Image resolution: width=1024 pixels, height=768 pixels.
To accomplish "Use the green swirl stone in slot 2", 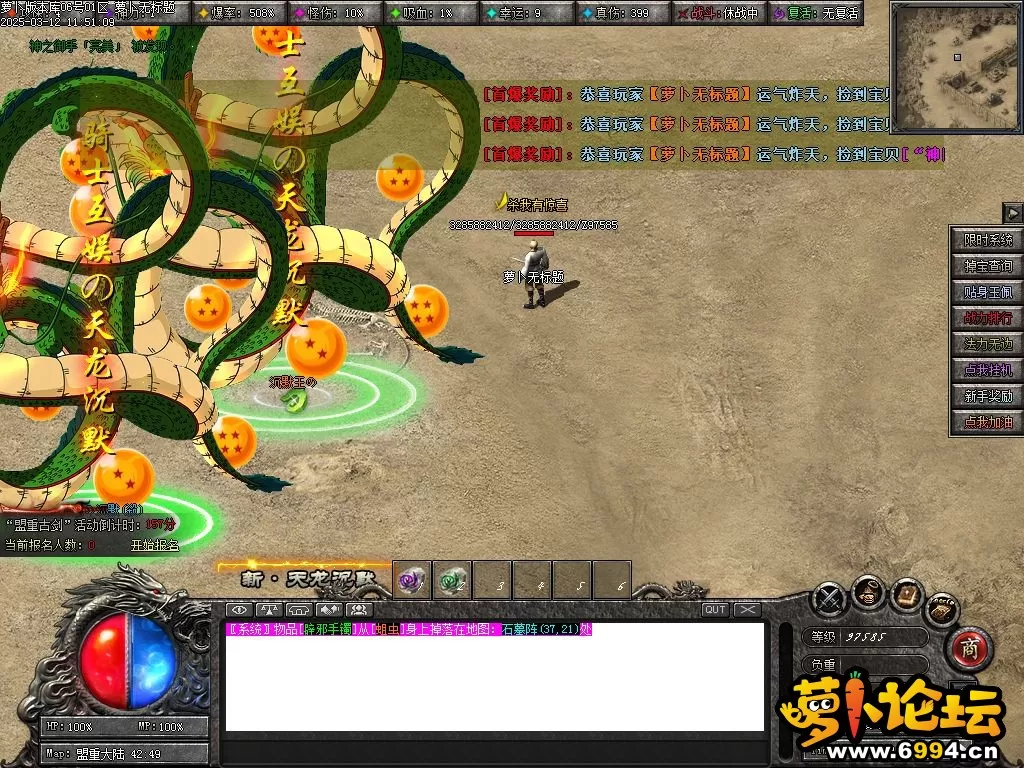I will [452, 580].
